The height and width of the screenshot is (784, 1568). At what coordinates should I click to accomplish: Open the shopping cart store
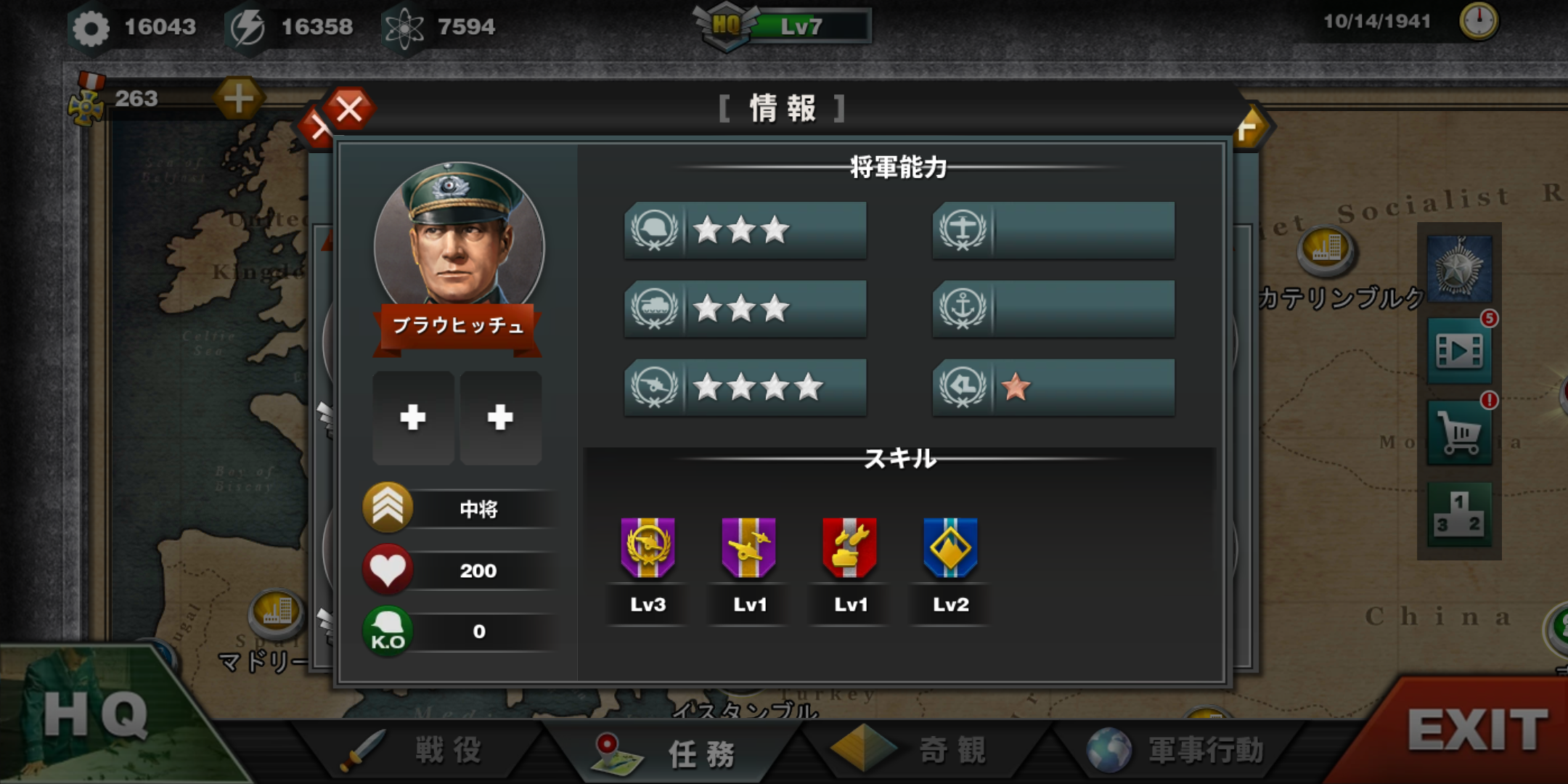[1460, 433]
